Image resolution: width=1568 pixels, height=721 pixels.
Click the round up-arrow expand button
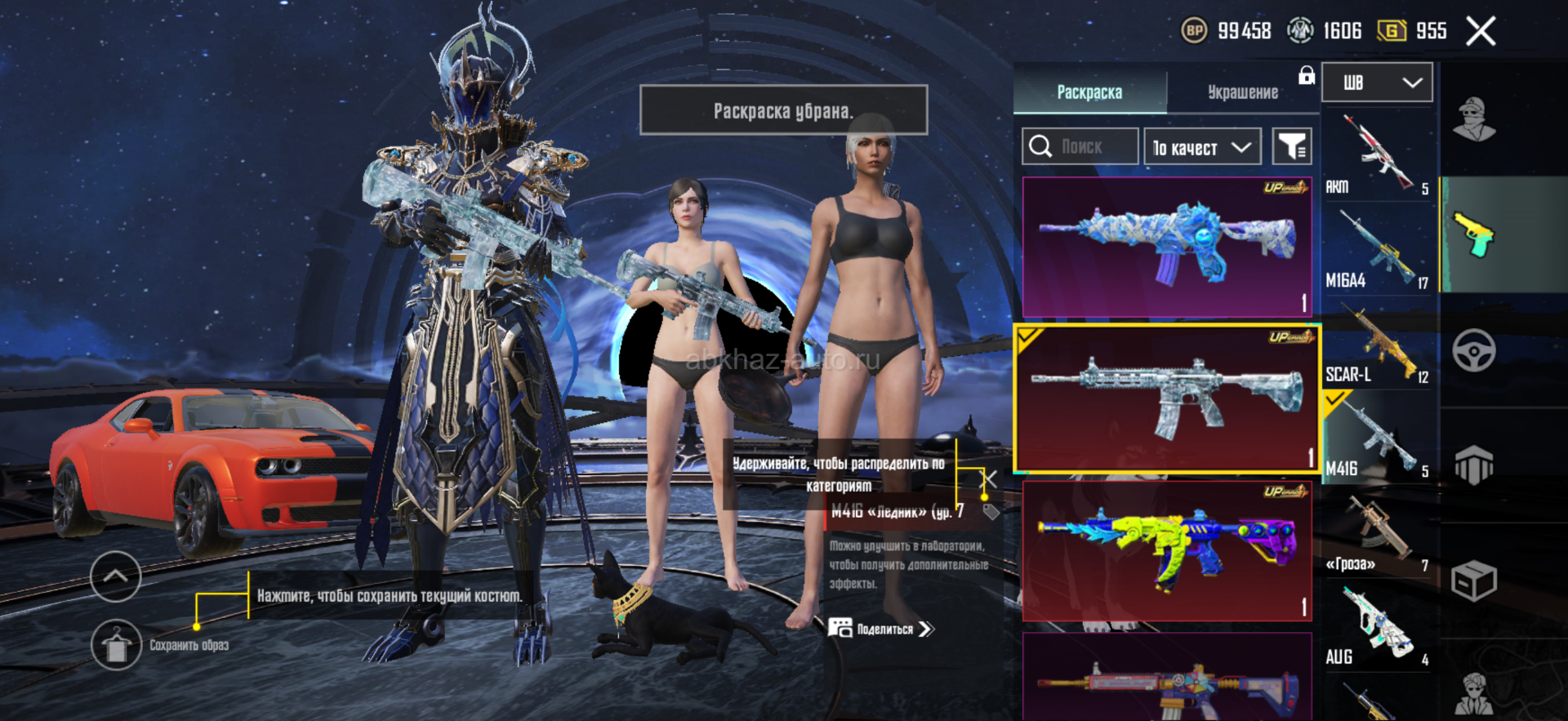(115, 576)
